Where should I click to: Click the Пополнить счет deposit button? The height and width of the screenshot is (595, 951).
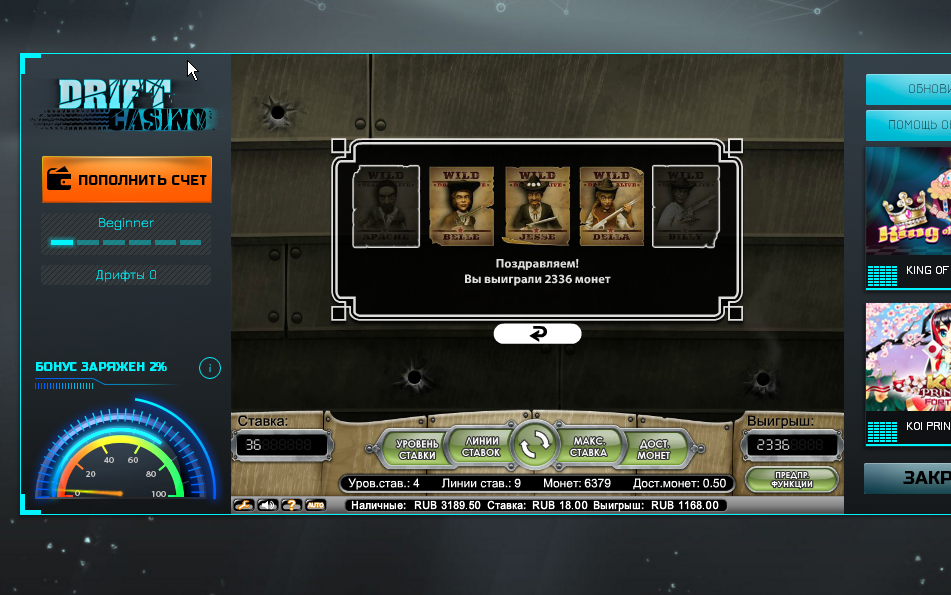click(127, 180)
